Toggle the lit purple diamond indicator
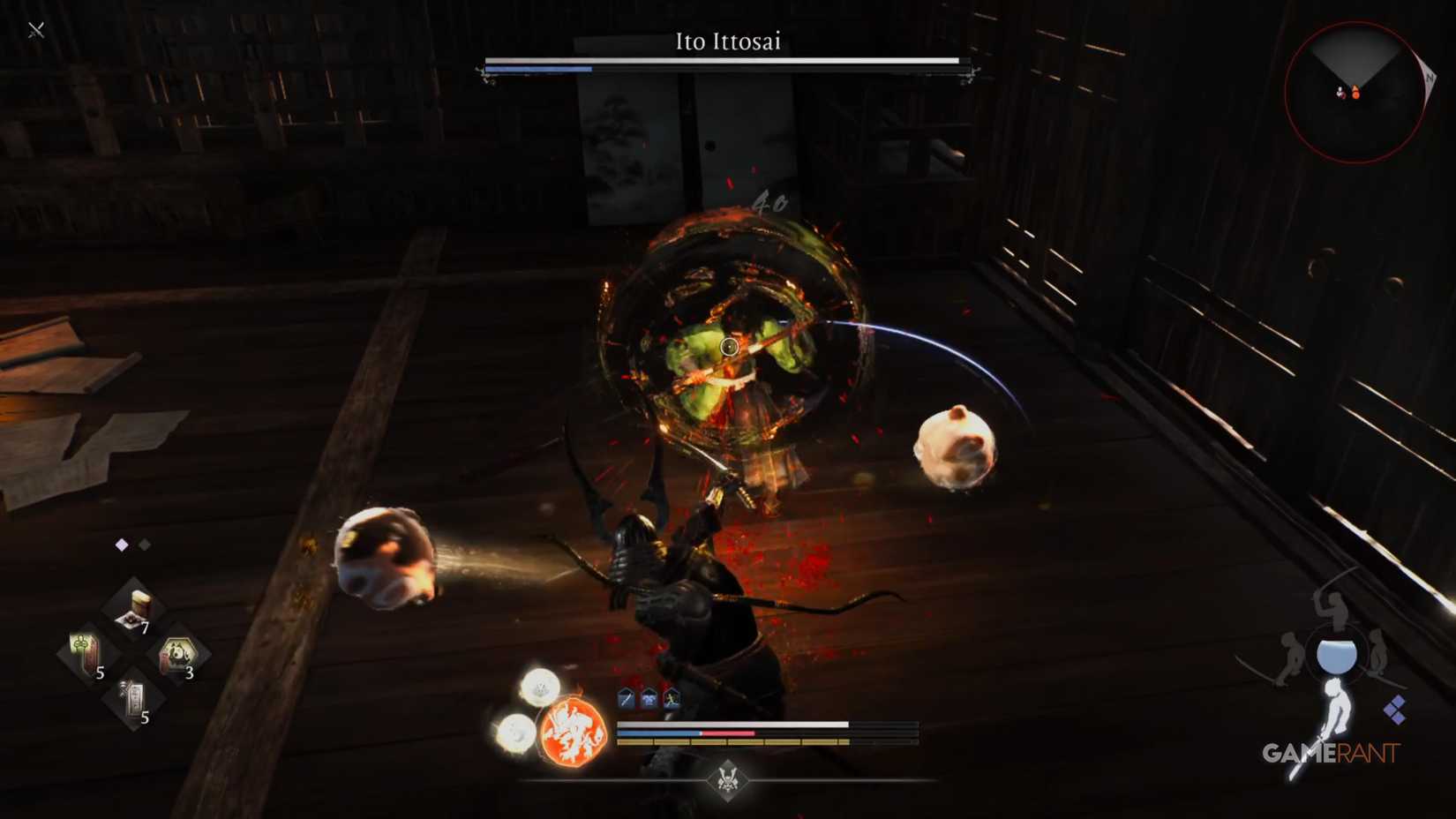This screenshot has width=1456, height=819. [x=122, y=544]
